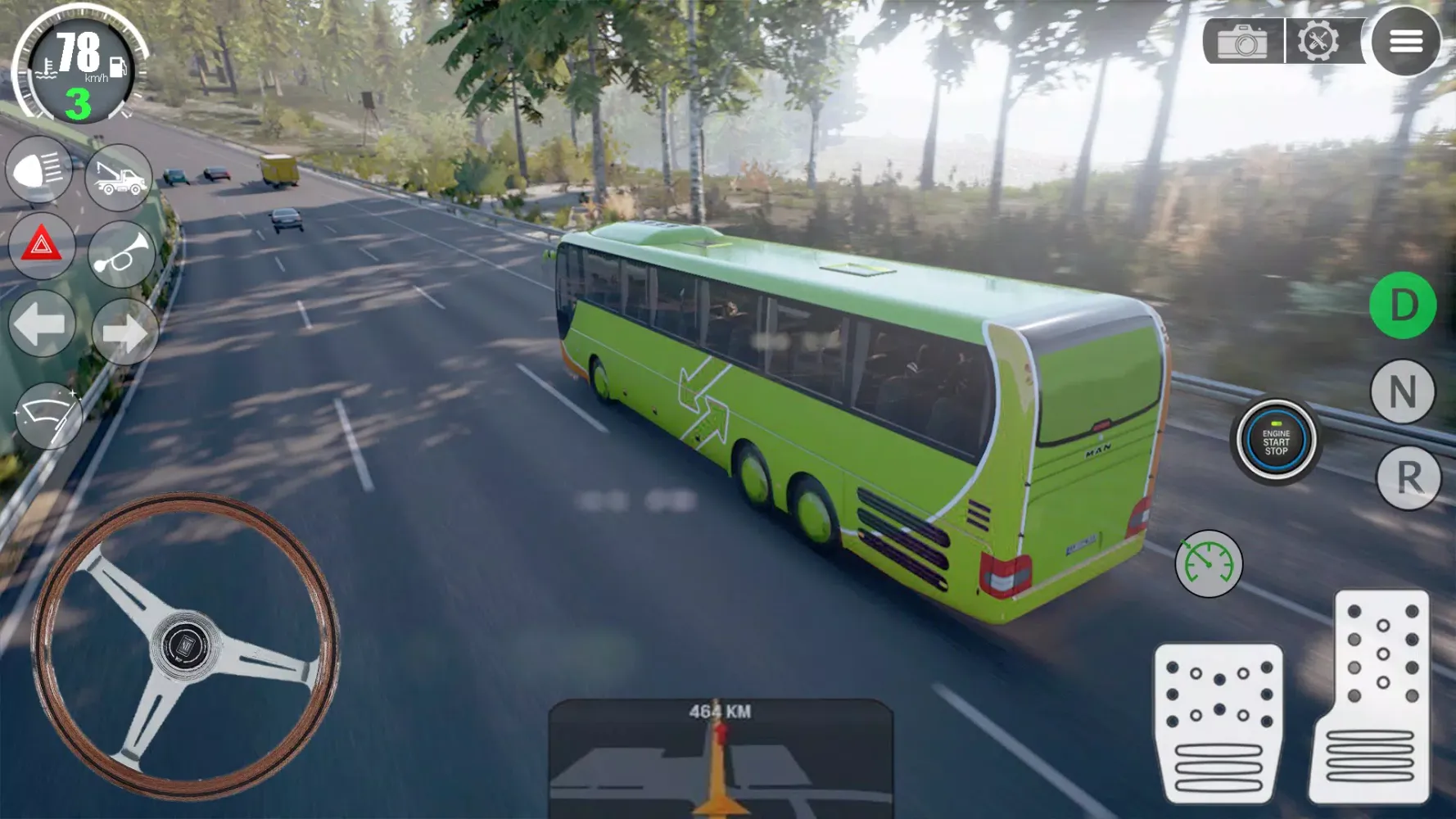The image size is (1456, 819).
Task: Toggle the headlights
Action: tap(38, 170)
